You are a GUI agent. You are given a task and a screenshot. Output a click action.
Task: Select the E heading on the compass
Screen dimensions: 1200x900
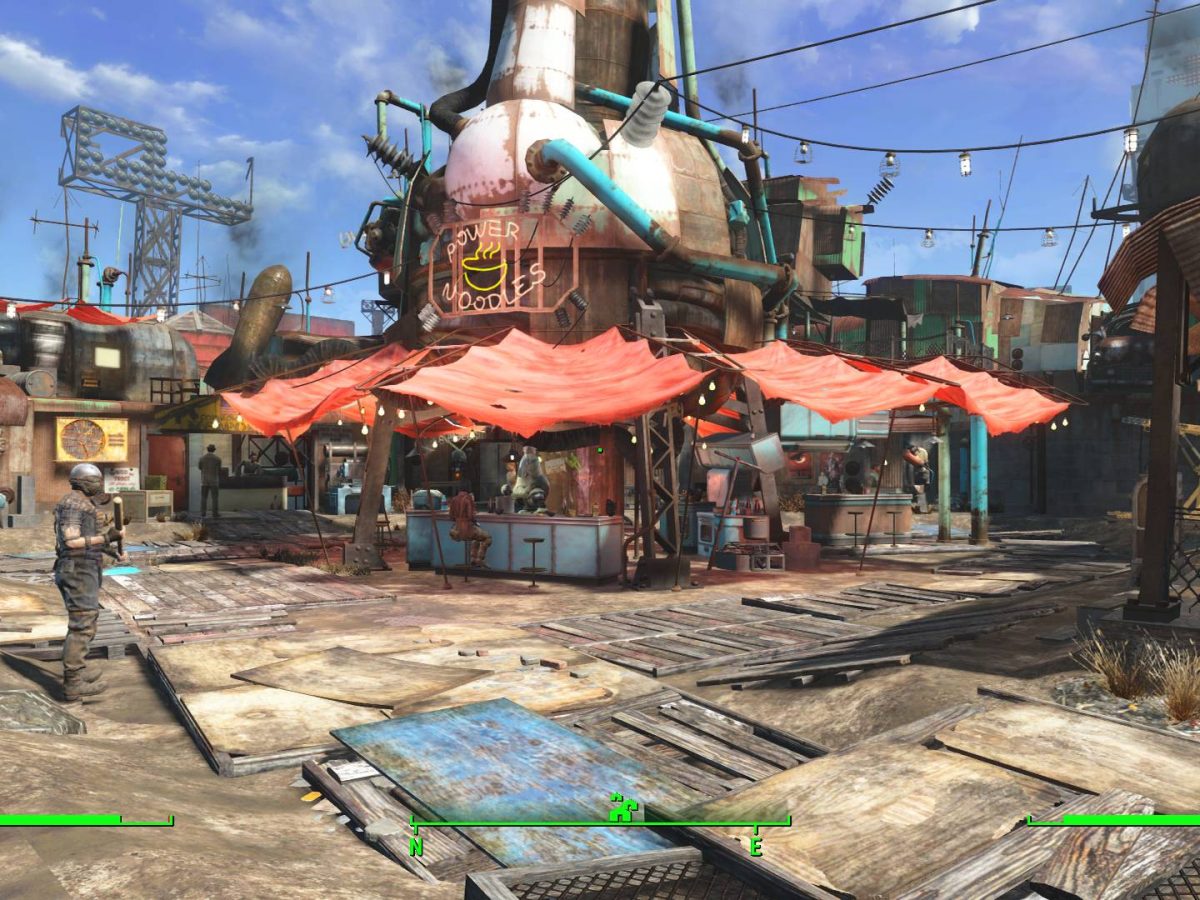tap(756, 846)
